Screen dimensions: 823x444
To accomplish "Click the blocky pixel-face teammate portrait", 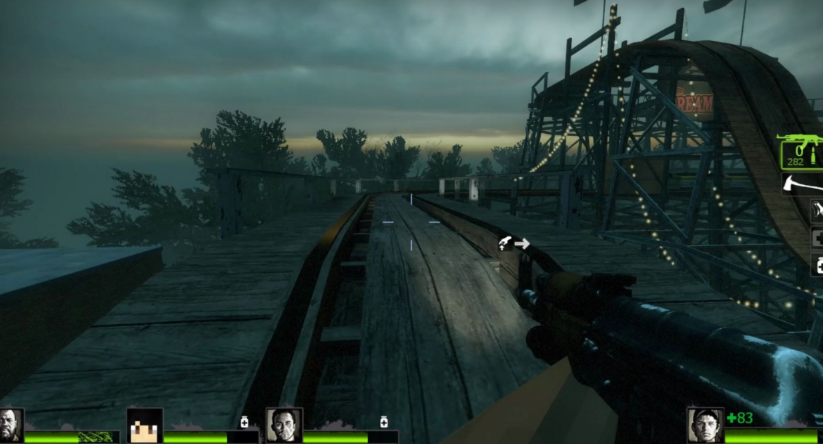I will [x=145, y=425].
